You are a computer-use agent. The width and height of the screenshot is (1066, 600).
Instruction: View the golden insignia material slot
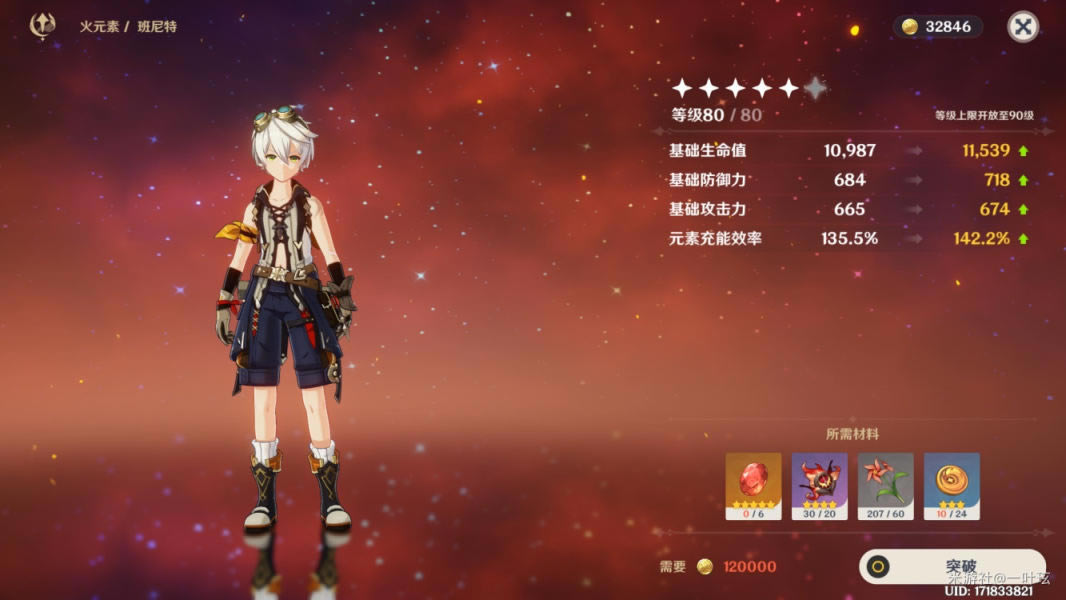[x=951, y=486]
